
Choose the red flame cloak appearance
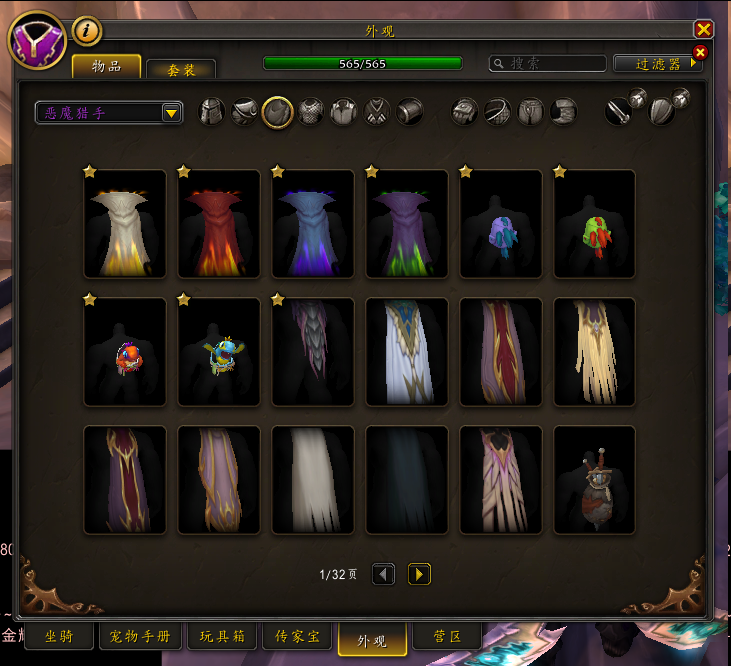219,224
